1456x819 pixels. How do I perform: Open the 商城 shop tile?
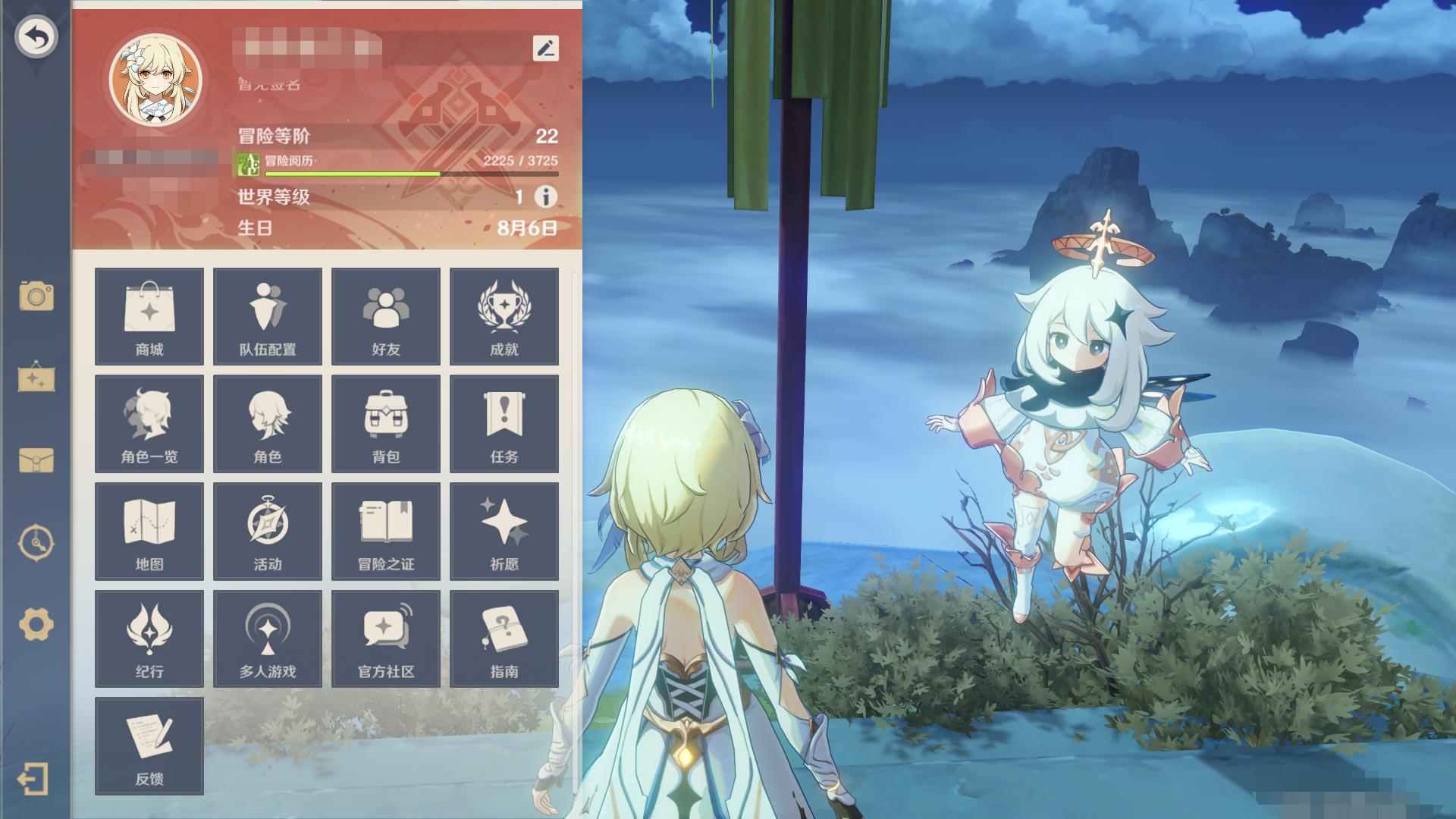[x=149, y=316]
